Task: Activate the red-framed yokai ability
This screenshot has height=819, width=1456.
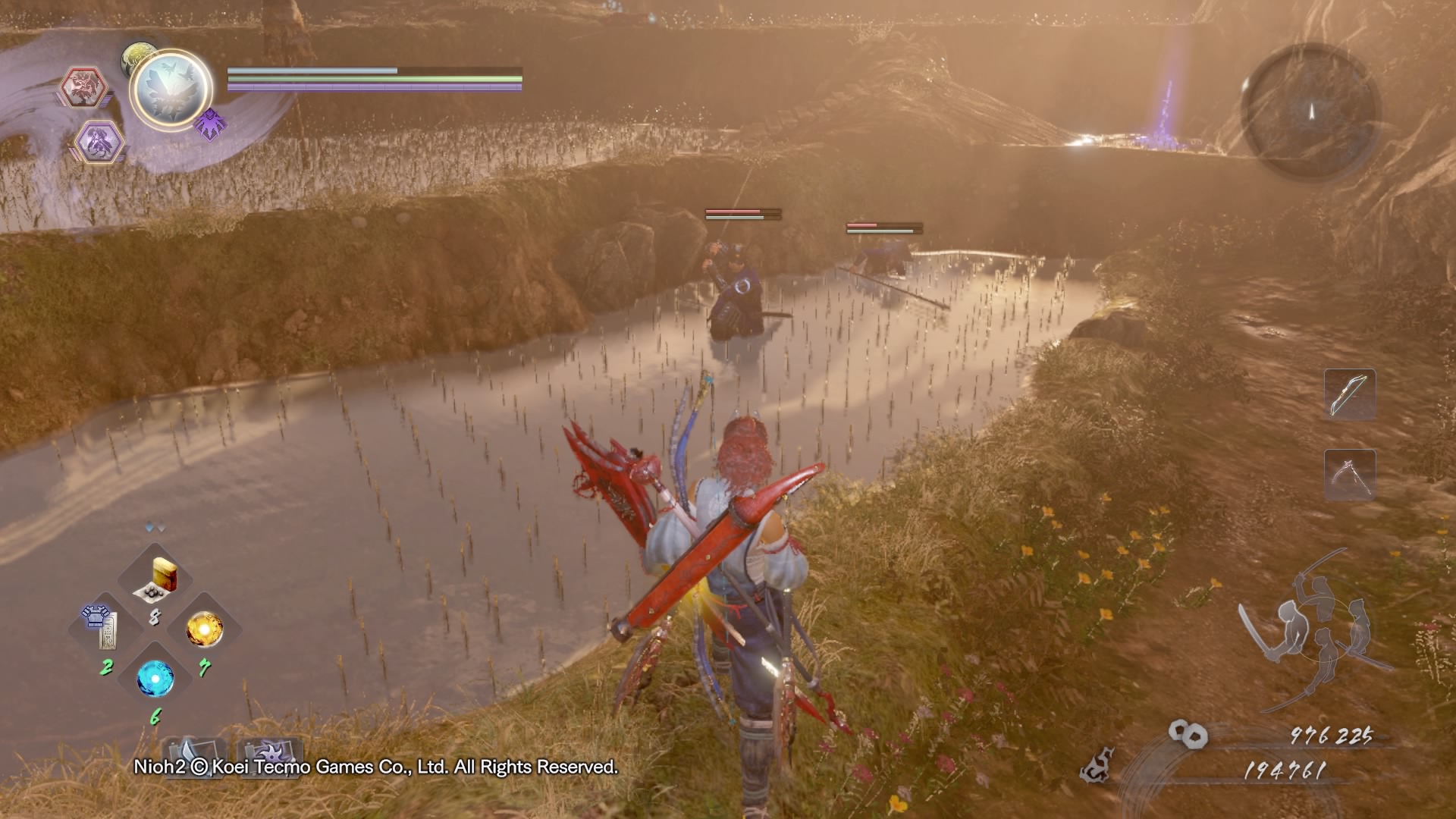Action: (83, 86)
